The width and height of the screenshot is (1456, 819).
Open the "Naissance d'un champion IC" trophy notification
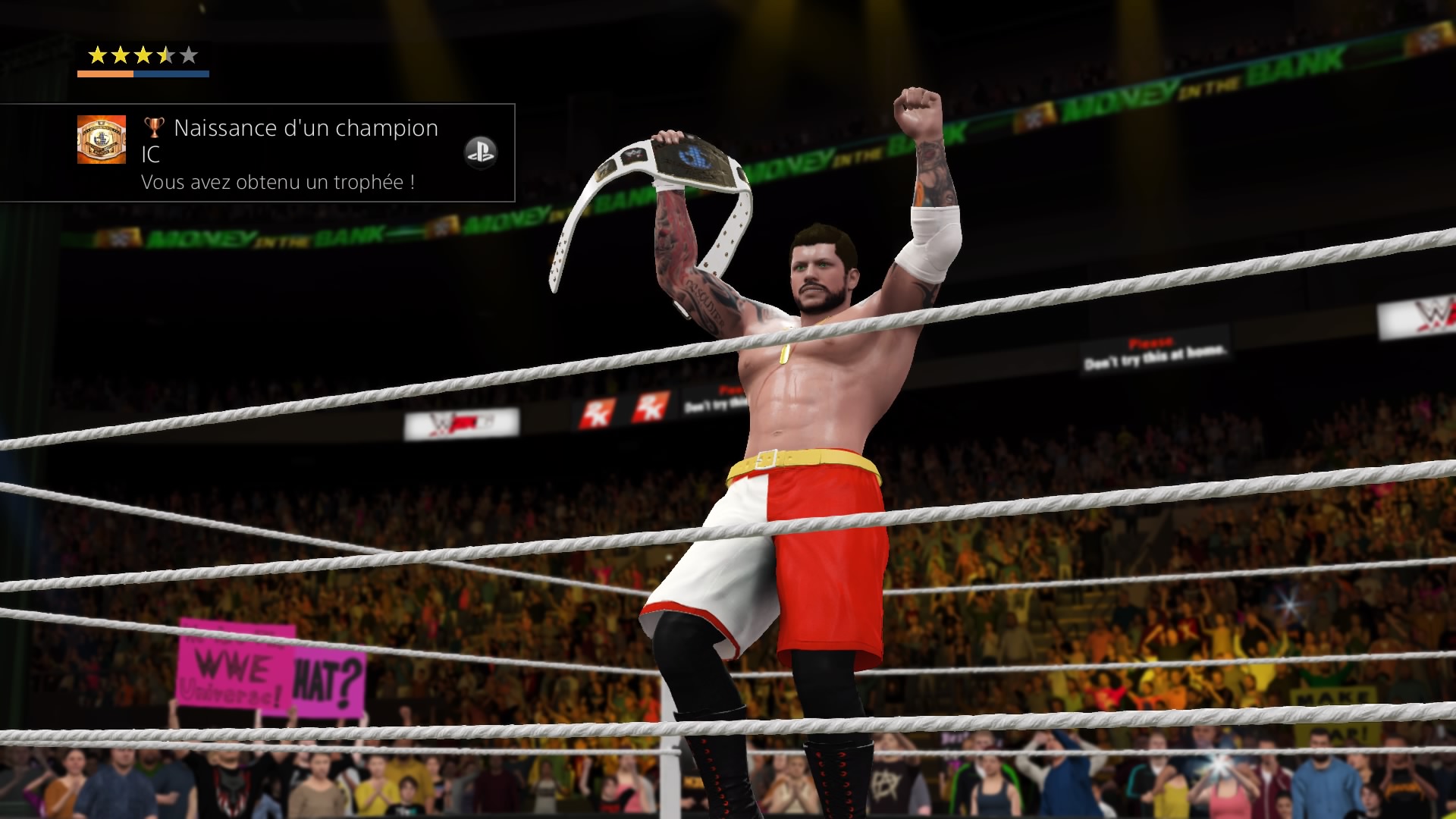tap(290, 153)
